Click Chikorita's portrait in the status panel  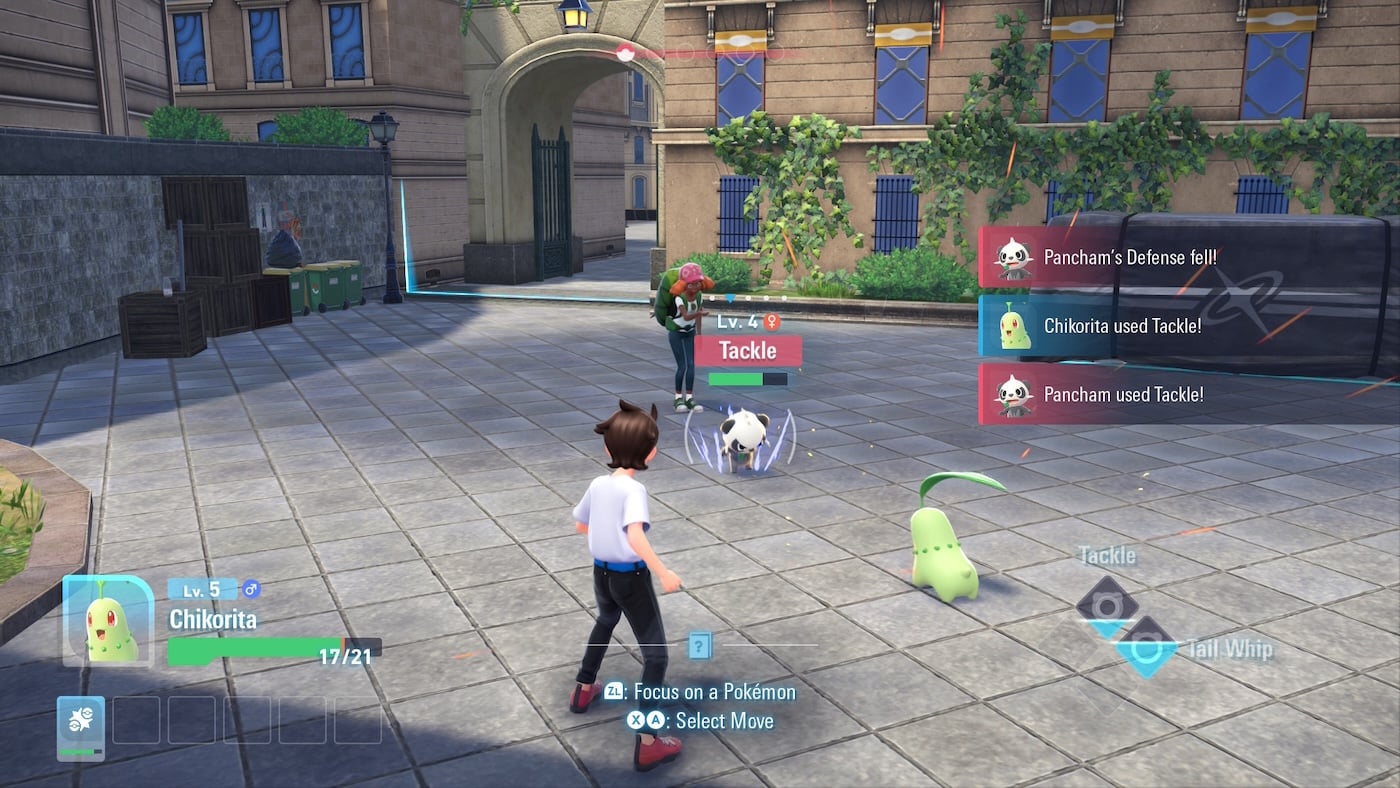(x=109, y=621)
